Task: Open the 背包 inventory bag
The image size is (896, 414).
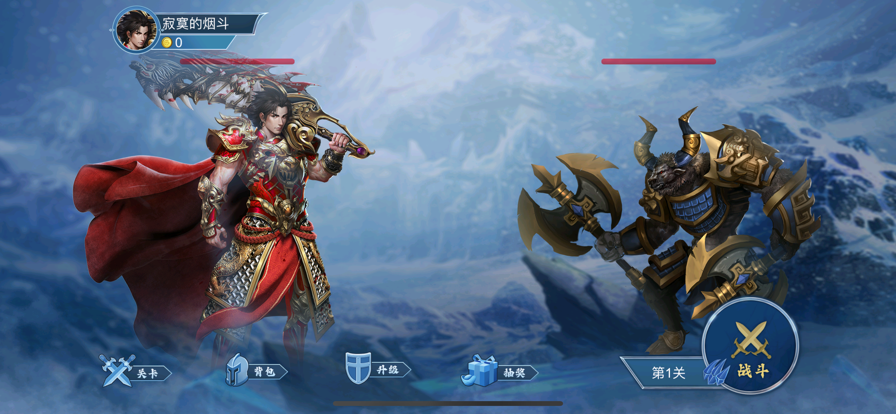Action: tap(254, 371)
